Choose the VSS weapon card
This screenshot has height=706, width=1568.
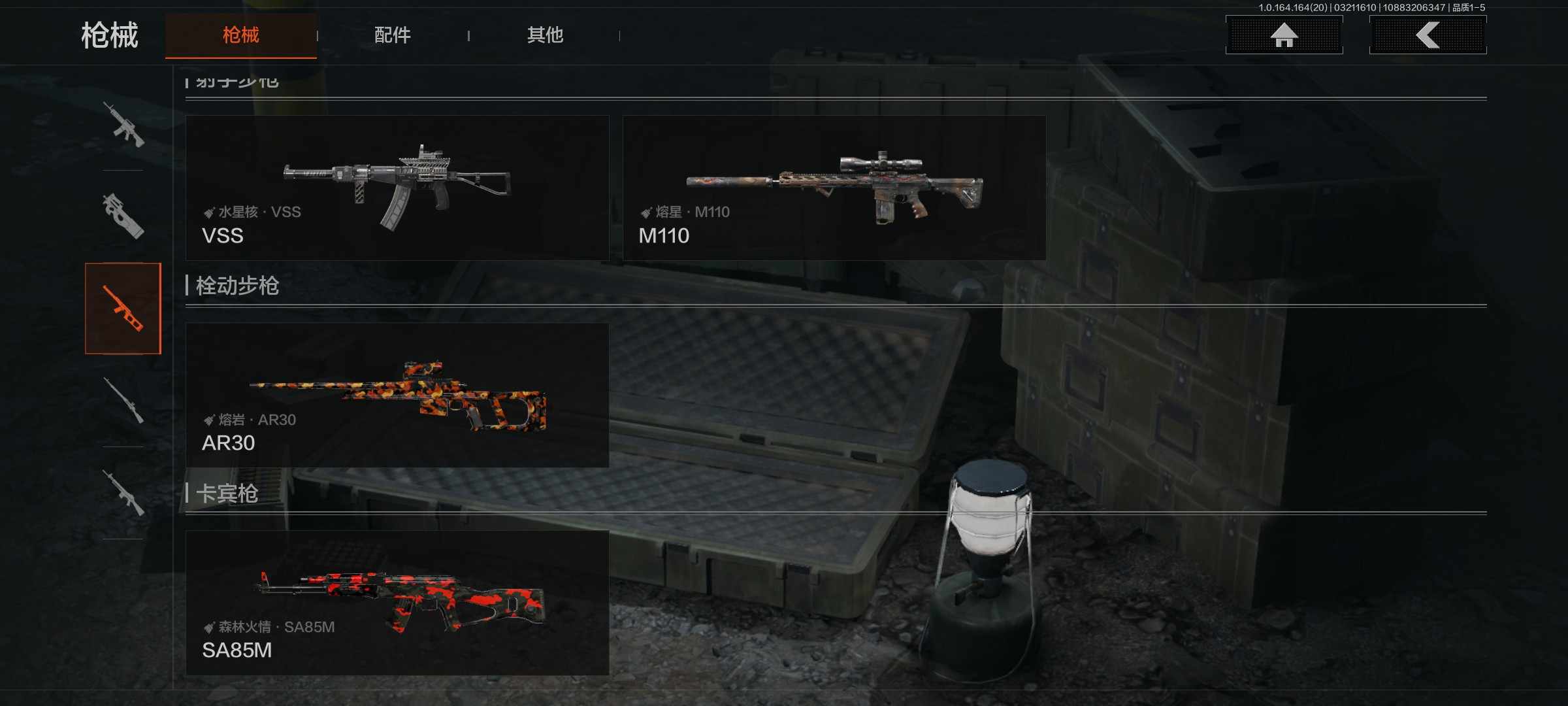coord(397,188)
